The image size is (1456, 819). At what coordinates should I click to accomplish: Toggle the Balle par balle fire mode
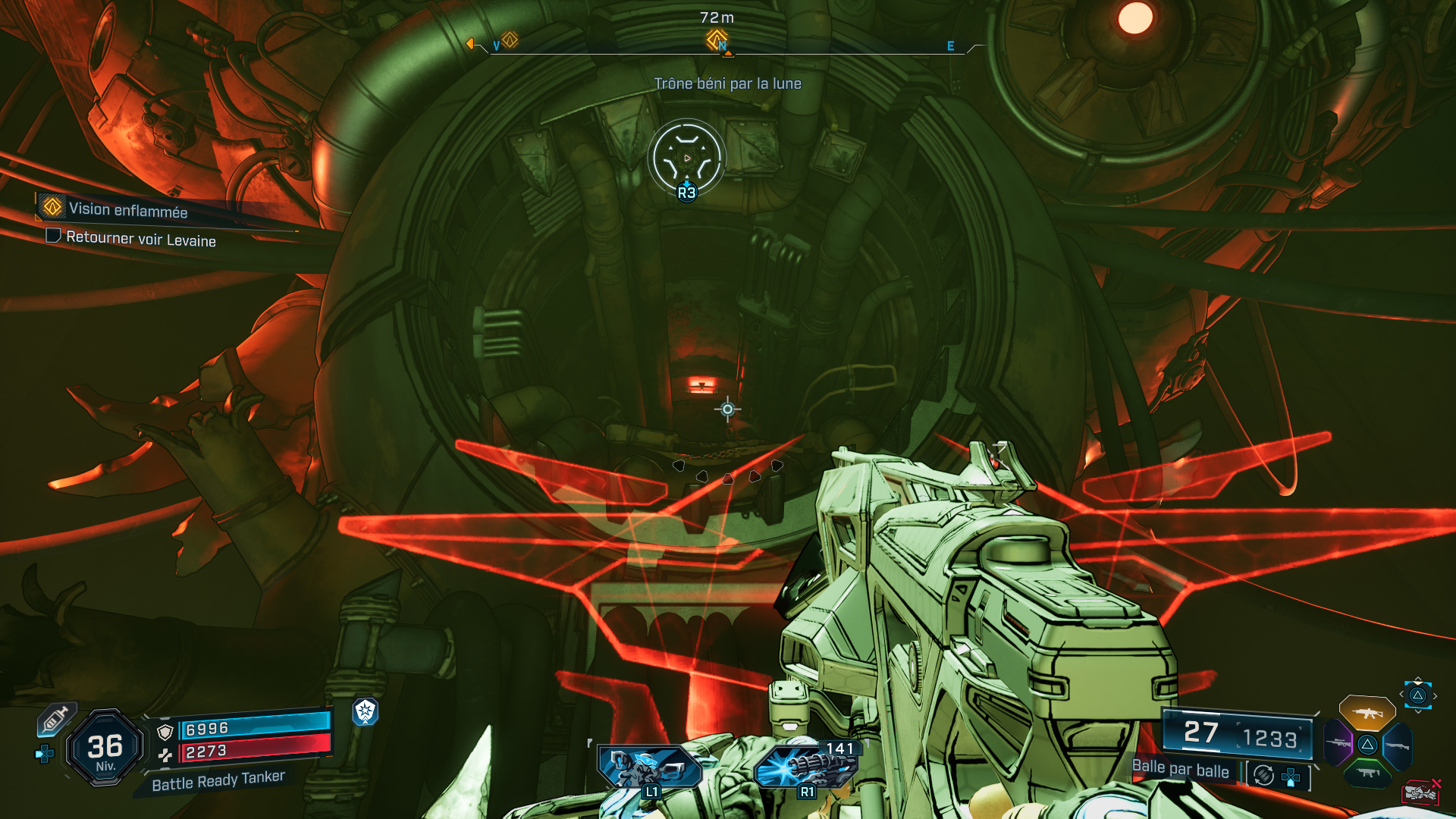coord(1180,769)
